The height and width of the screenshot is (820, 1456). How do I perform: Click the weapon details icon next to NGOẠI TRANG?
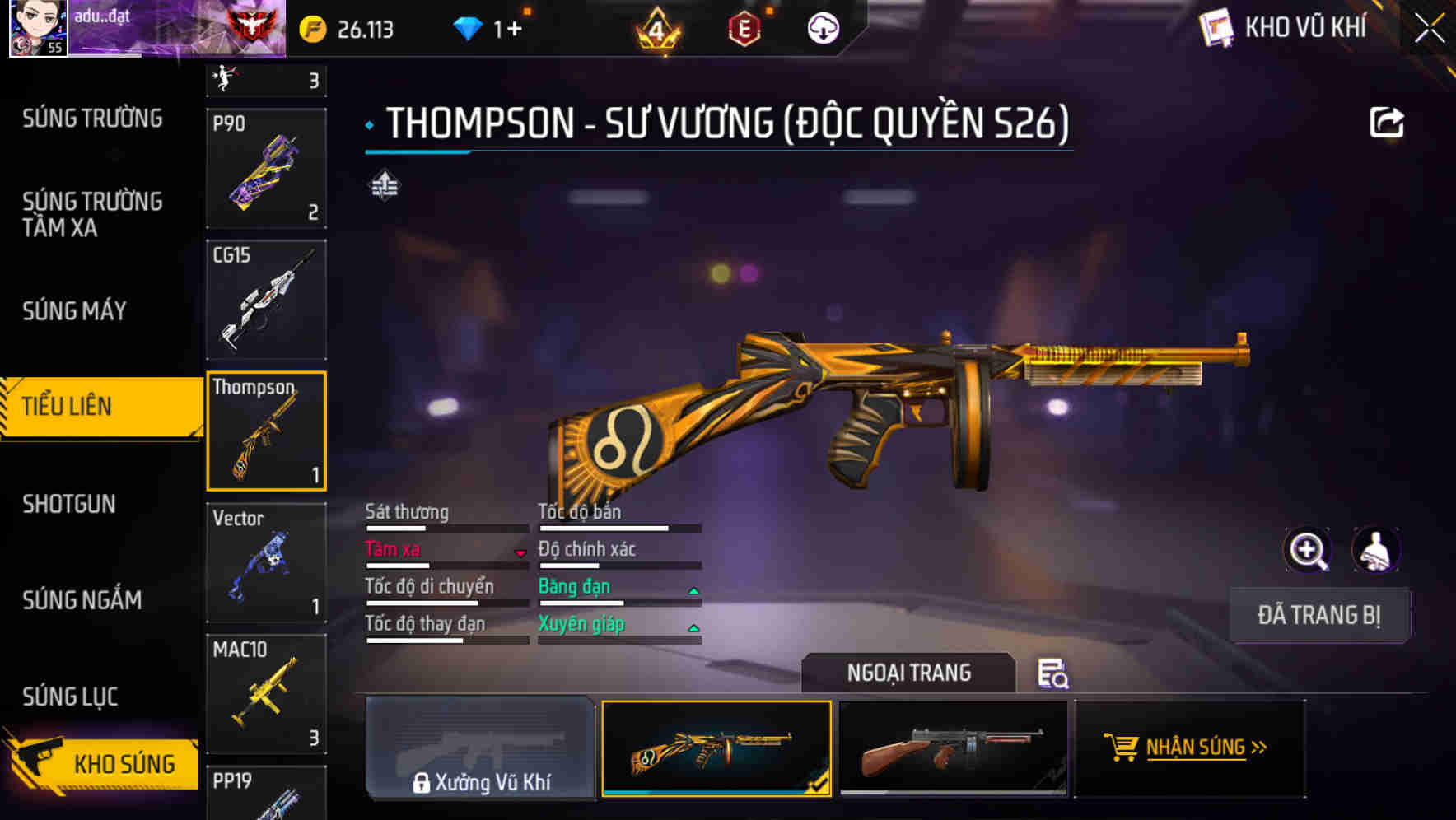pos(1054,673)
